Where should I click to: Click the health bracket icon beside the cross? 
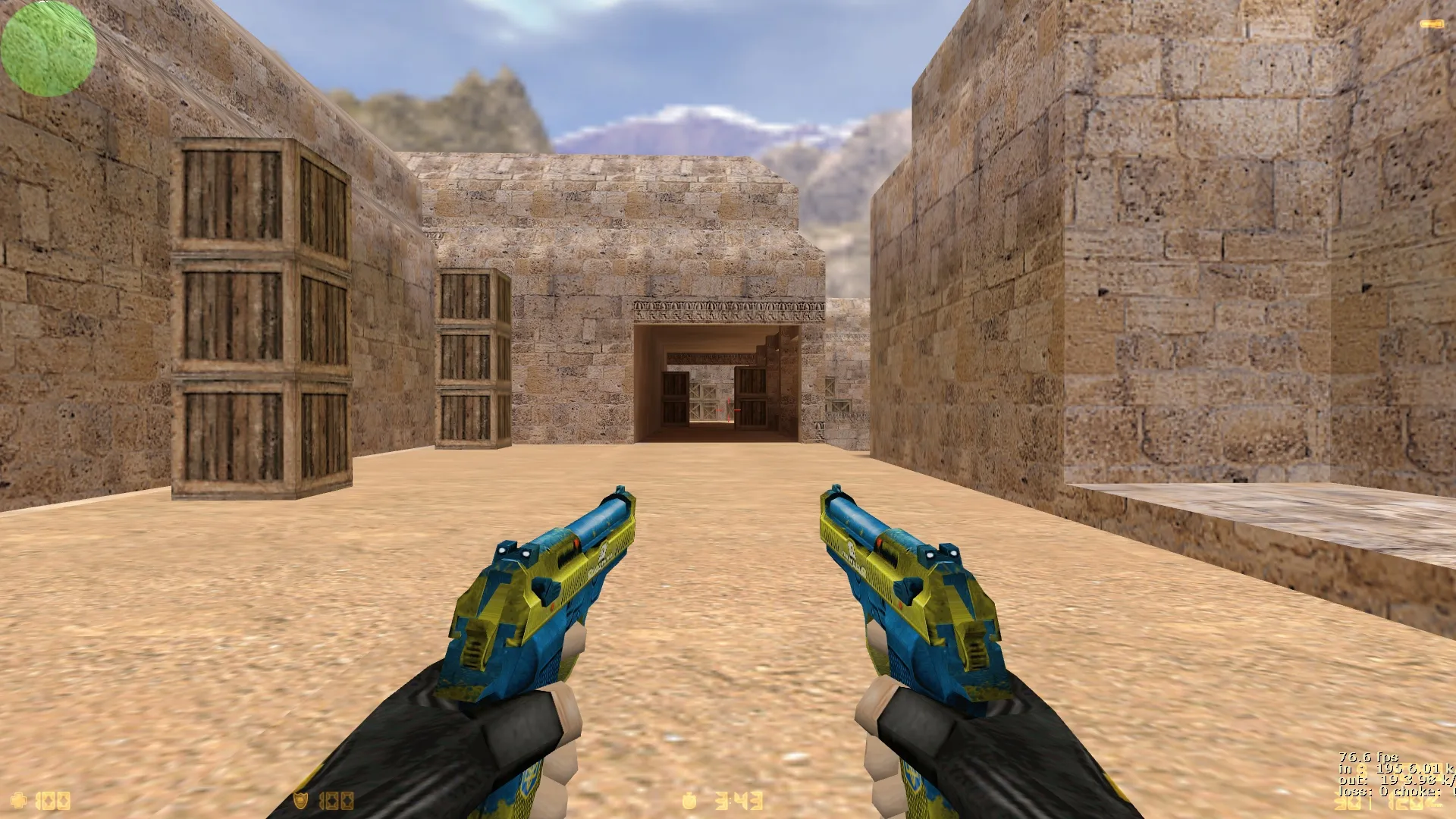tap(38, 800)
